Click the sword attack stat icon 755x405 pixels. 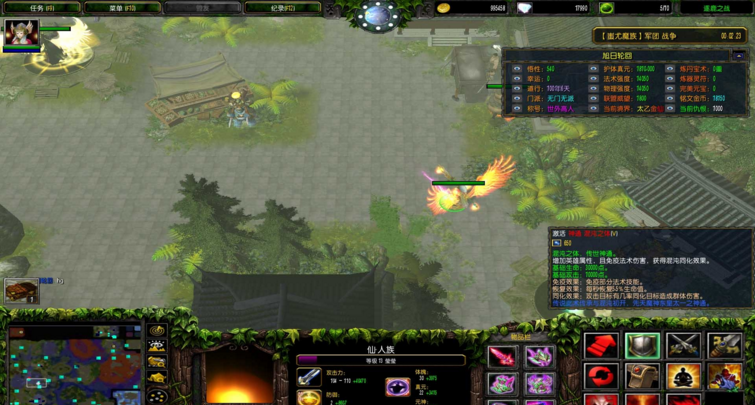click(x=309, y=377)
